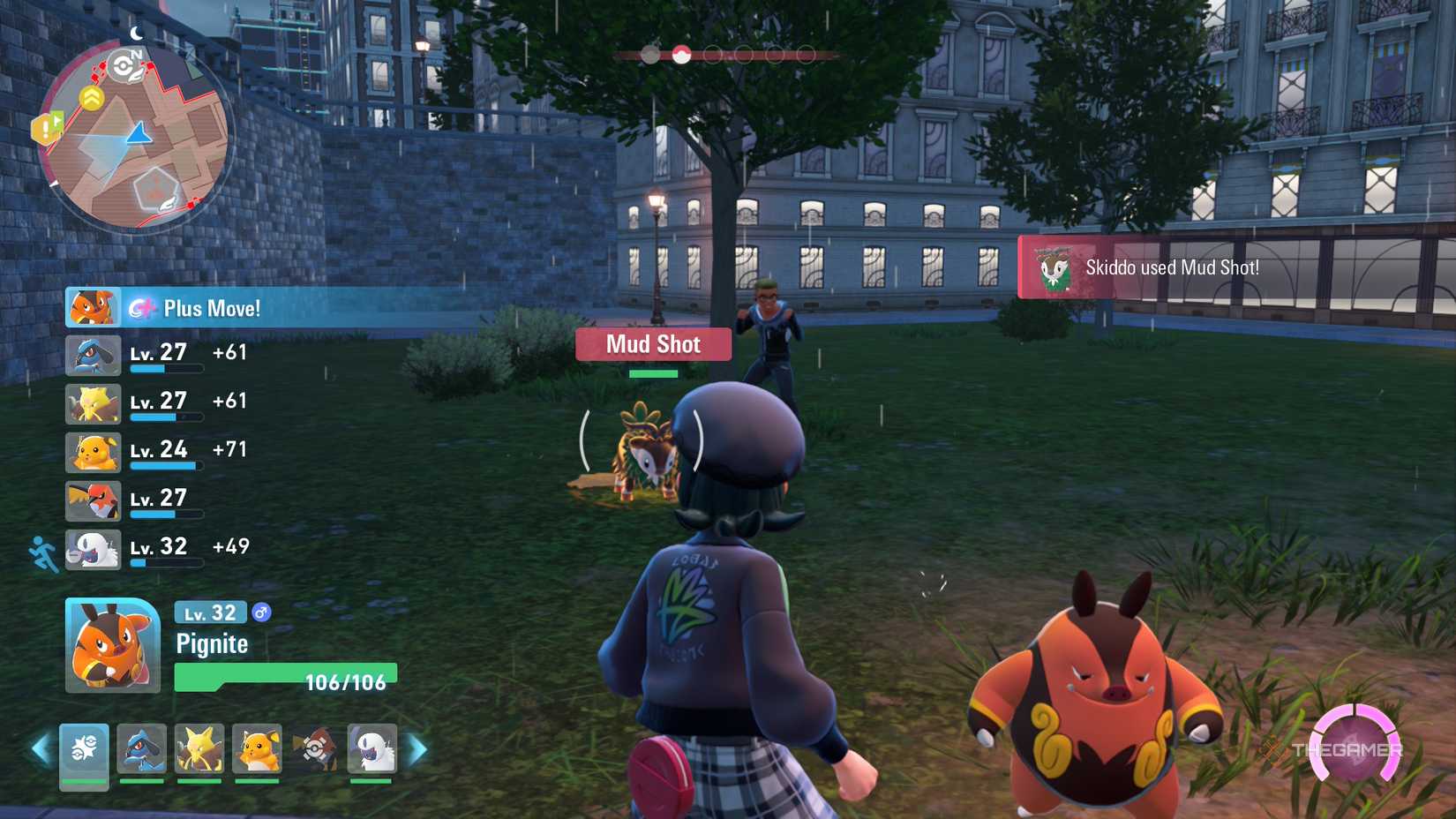Viewport: 1456px width, 819px height.
Task: Switch to Raichu in the party bar
Action: [257, 749]
